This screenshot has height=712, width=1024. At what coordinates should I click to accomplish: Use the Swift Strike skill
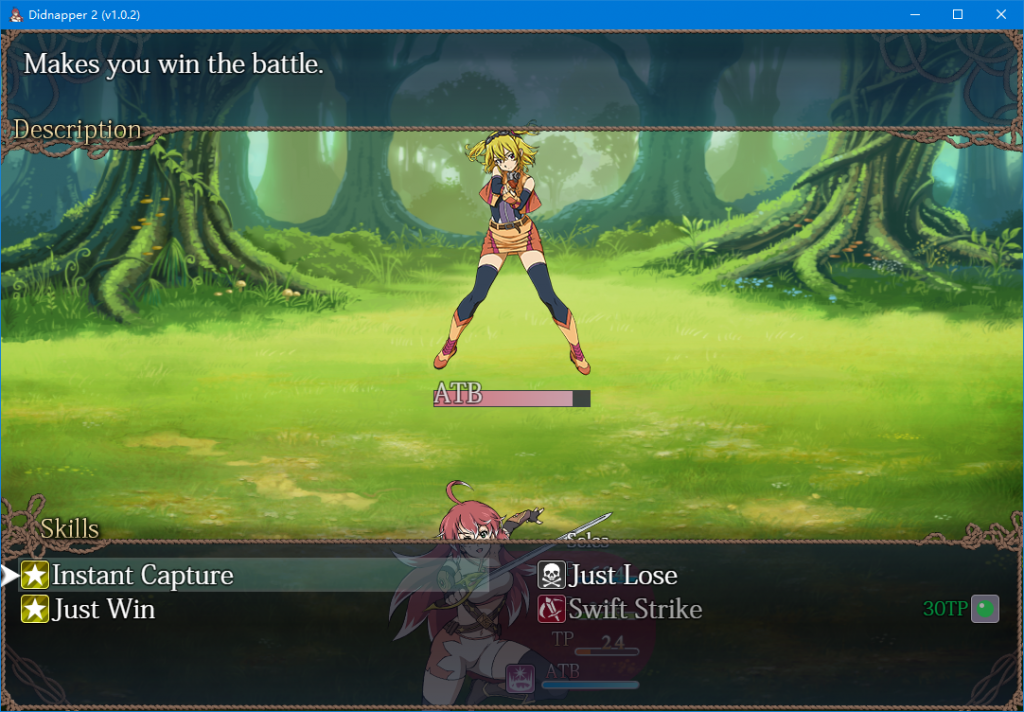[x=634, y=609]
